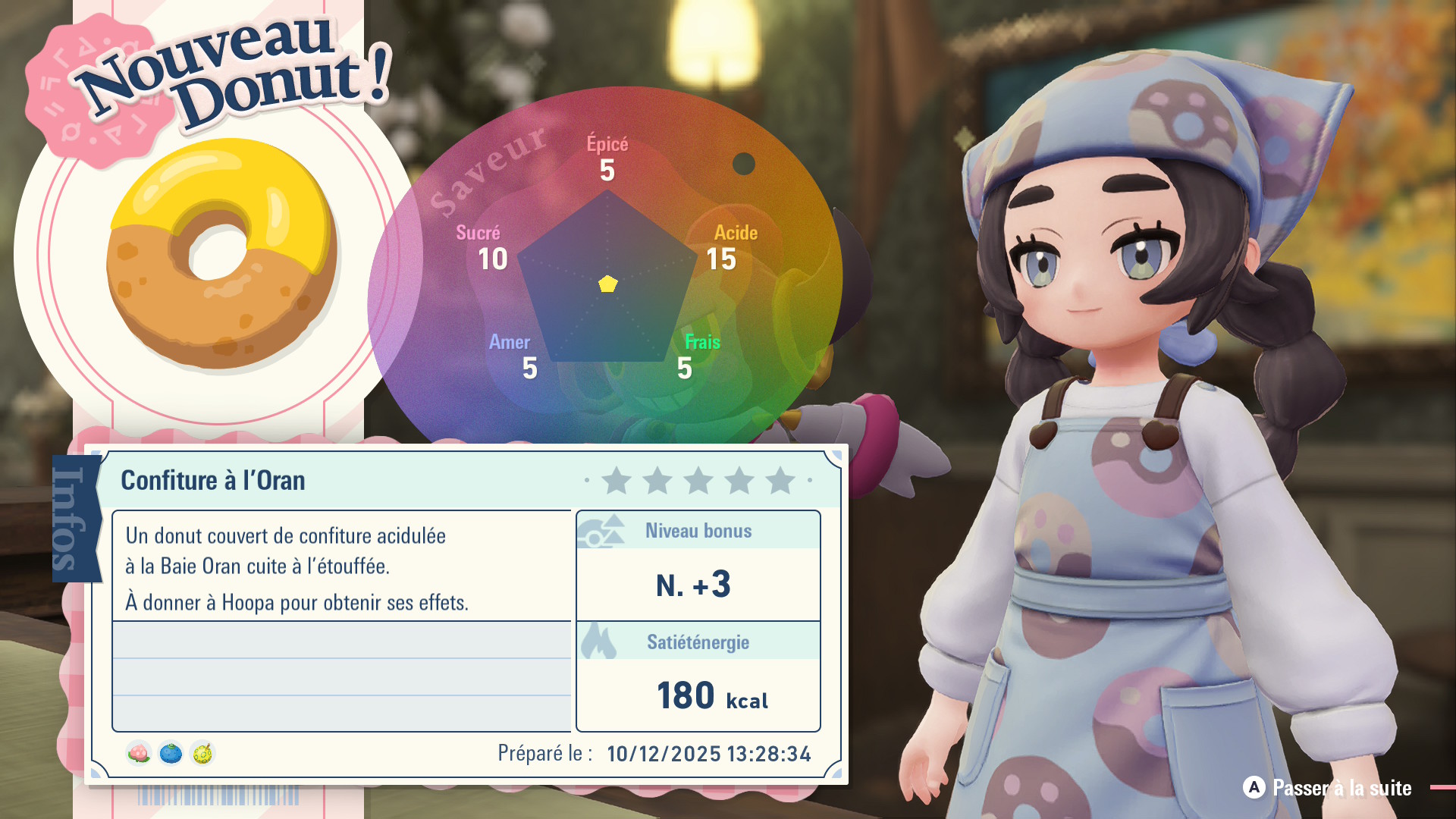Toggle the middle rating star
Viewport: 1456px width, 819px height.
click(698, 480)
